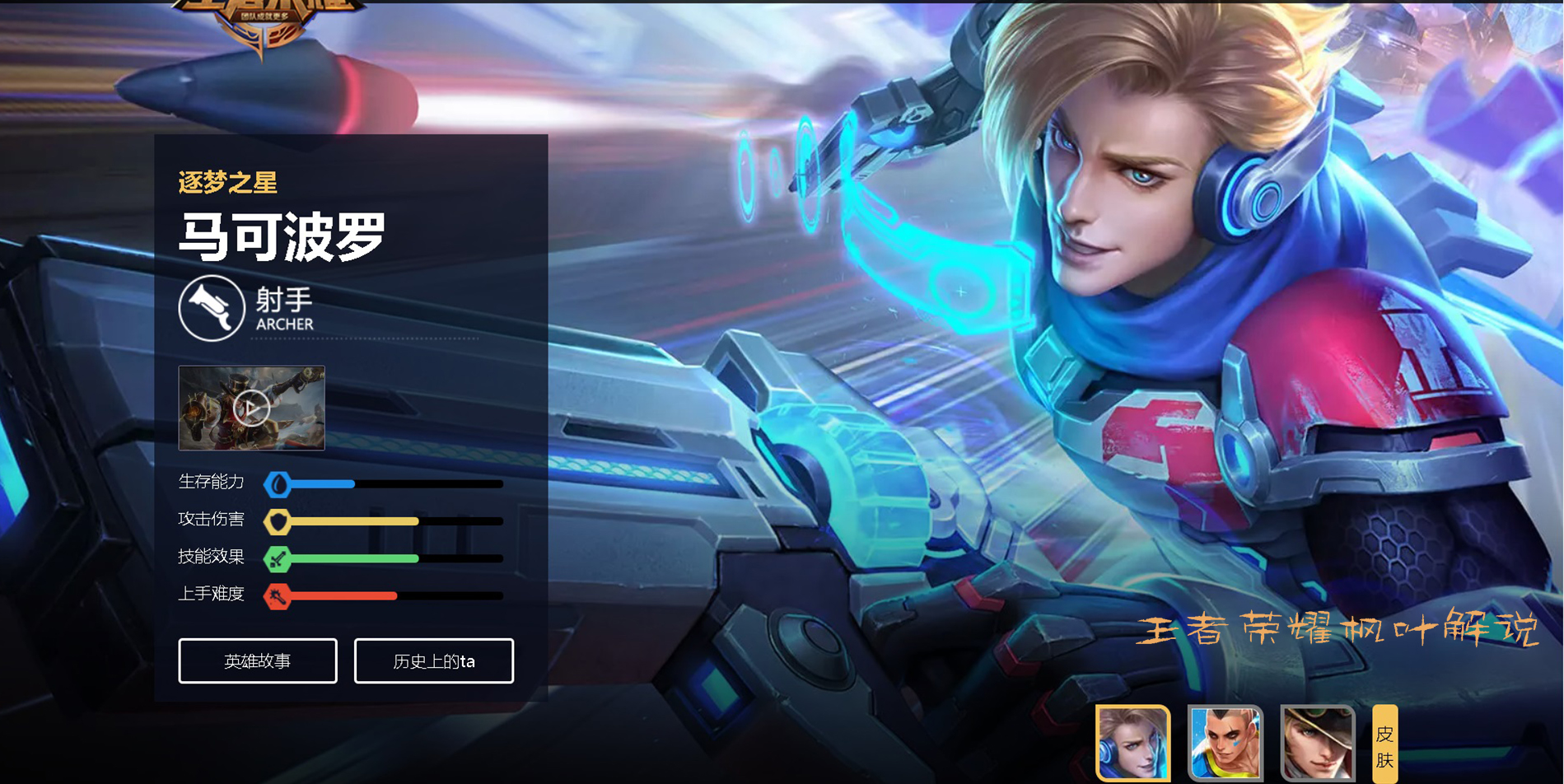This screenshot has width=1564, height=784.
Task: Select the blue headphone Marco Polo skin thumbnail
Action: click(1132, 743)
